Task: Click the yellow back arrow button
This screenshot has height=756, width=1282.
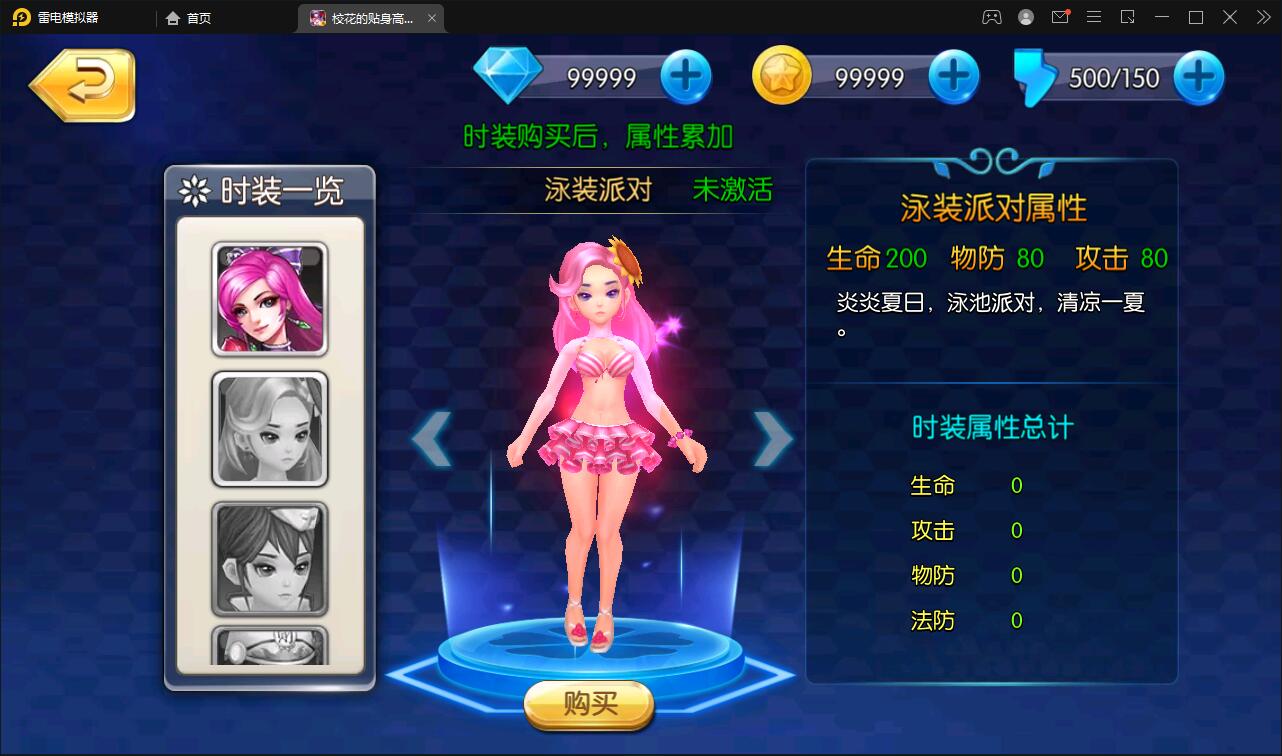Action: click(x=82, y=85)
